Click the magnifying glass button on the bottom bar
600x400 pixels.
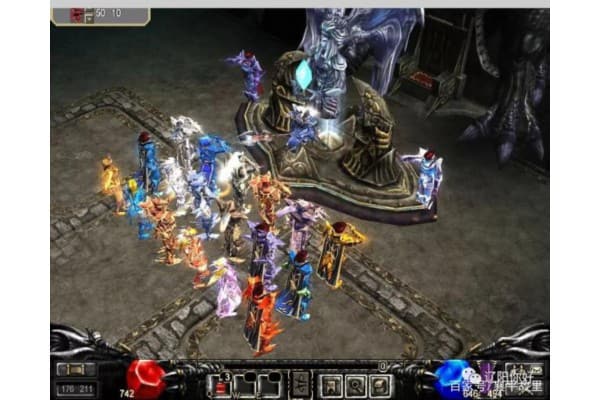click(x=355, y=384)
